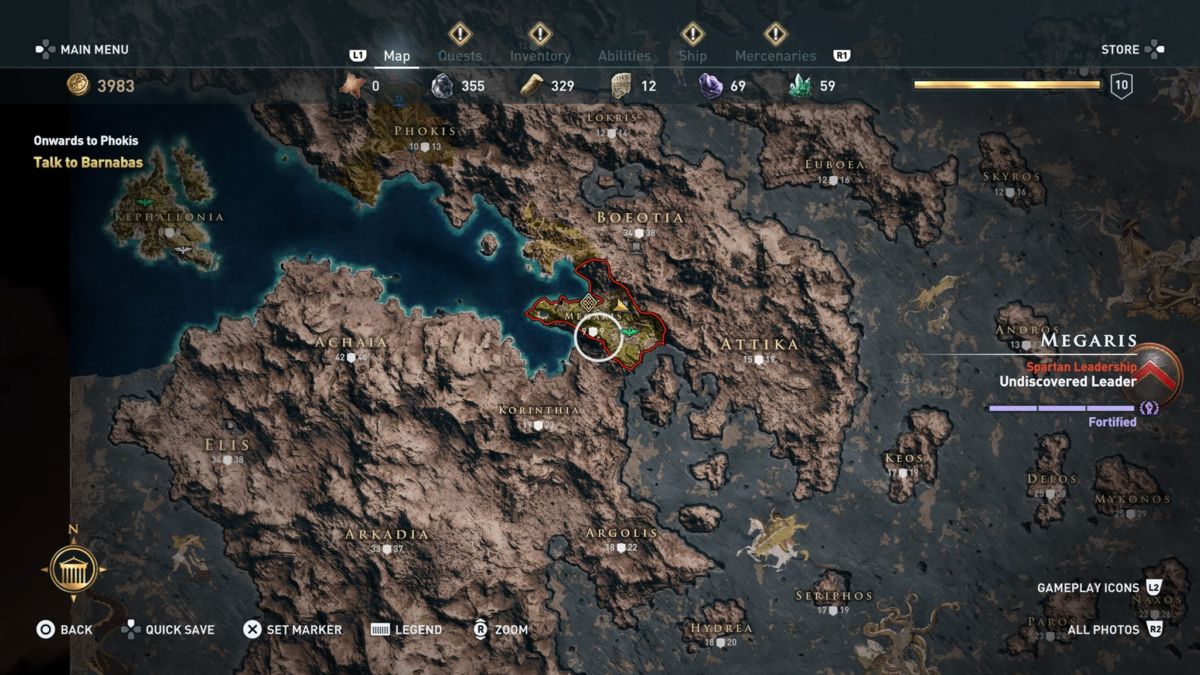This screenshot has height=675, width=1200.
Task: Open the Inventory tab
Action: coord(540,56)
